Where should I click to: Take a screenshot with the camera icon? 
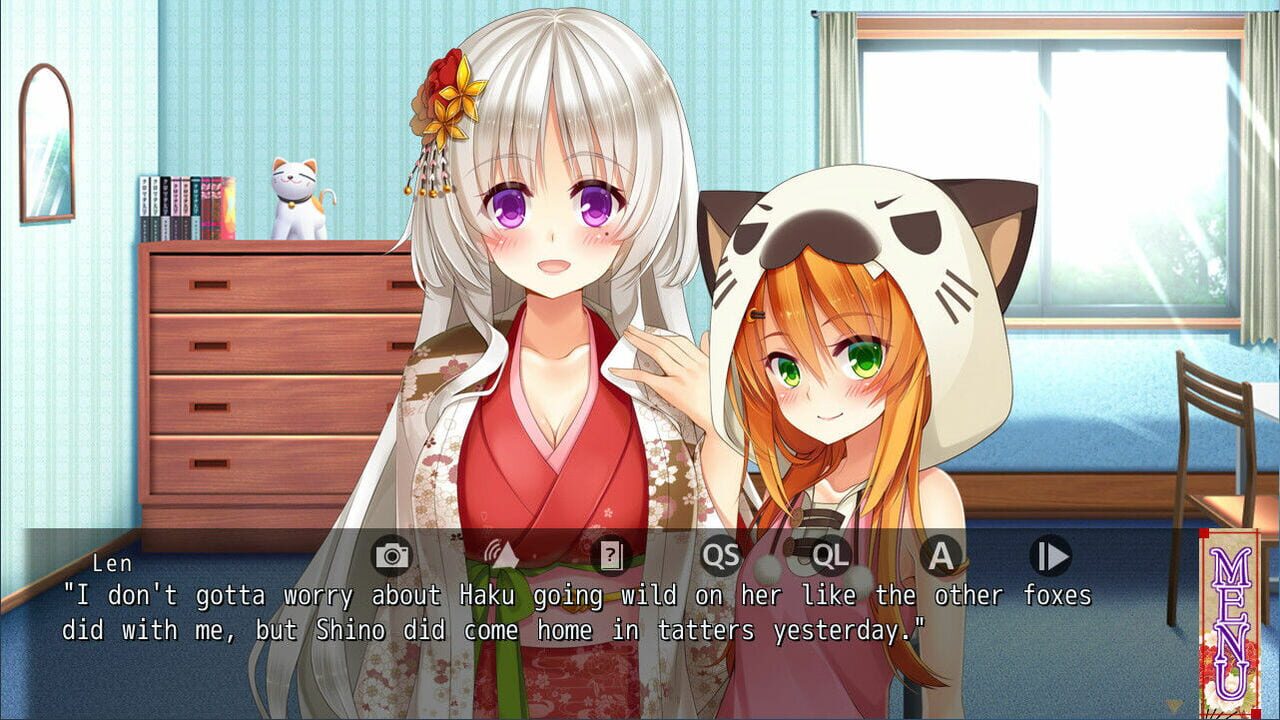[390, 555]
